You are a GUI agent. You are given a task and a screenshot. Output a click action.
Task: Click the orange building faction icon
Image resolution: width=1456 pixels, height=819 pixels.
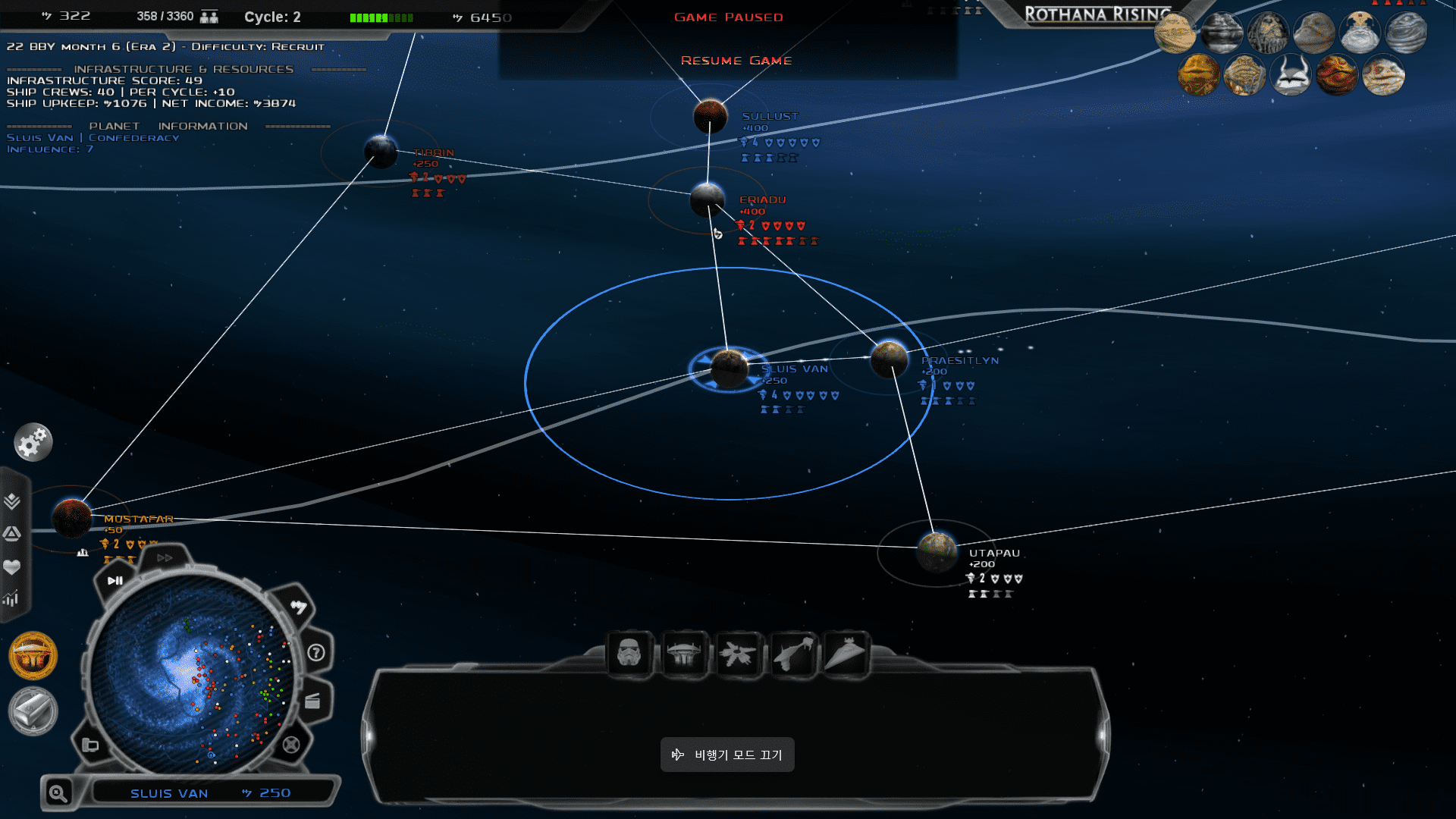tap(33, 656)
